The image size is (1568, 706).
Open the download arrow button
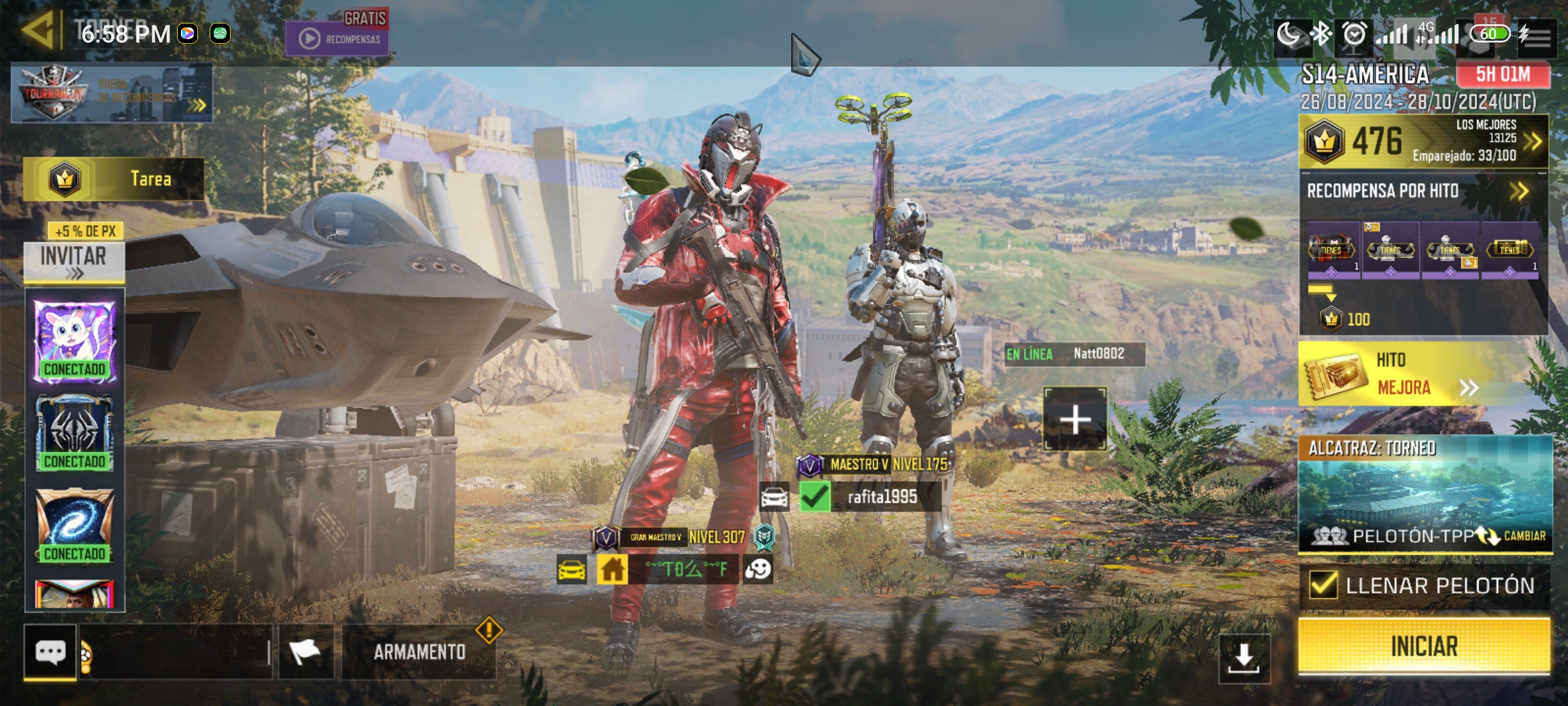point(1243,657)
